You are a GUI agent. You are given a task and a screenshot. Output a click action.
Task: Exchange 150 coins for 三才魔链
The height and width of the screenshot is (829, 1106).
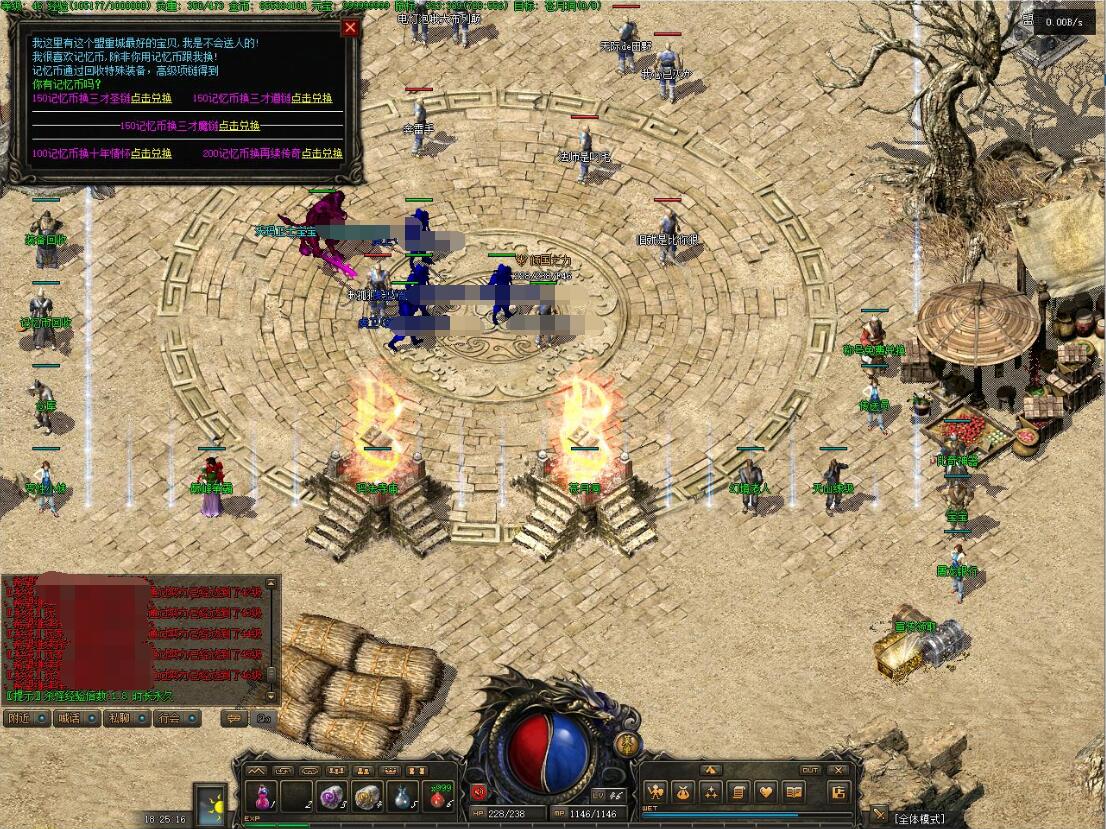[239, 126]
